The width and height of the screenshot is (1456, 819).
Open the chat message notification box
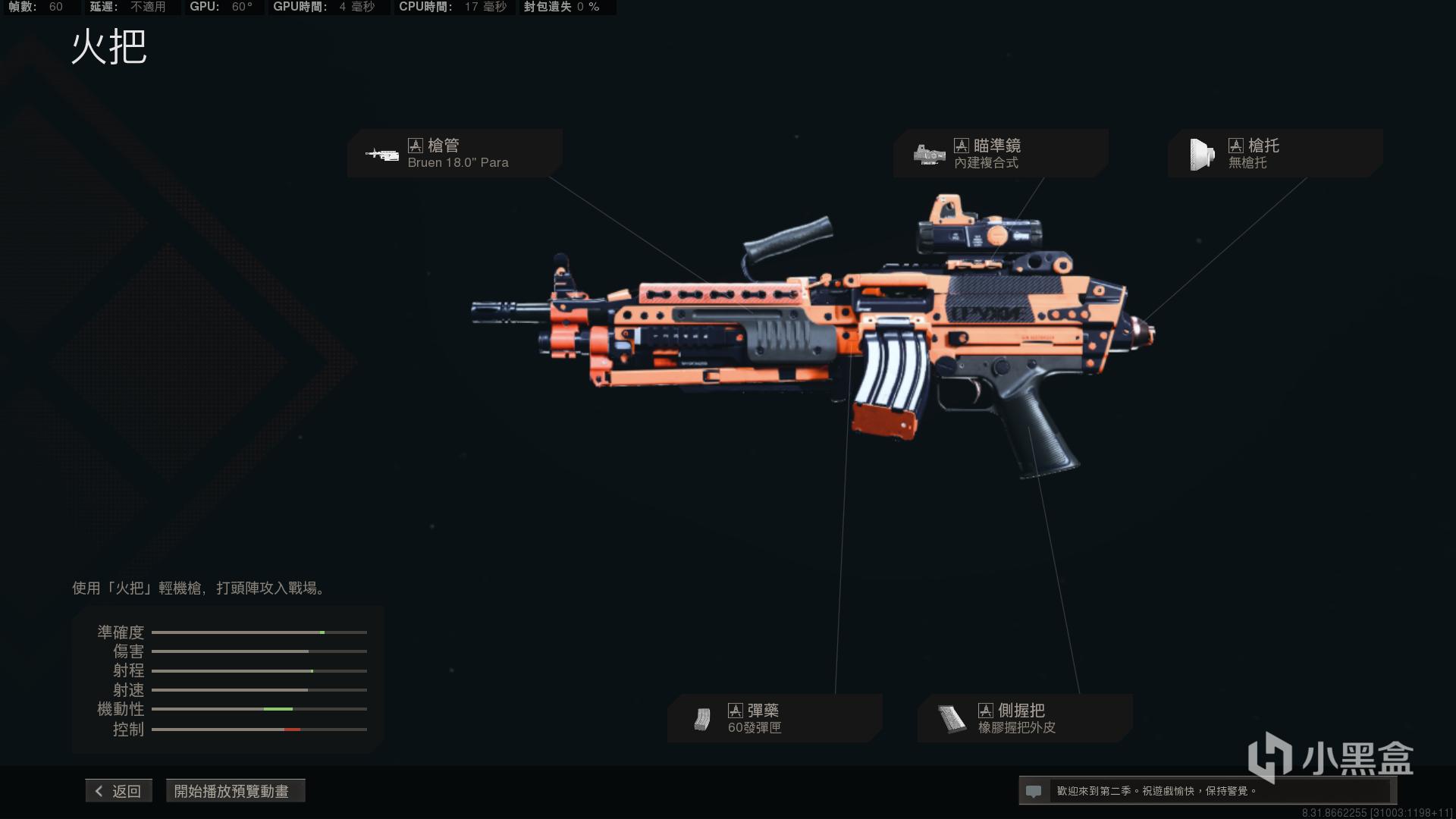pos(1206,791)
